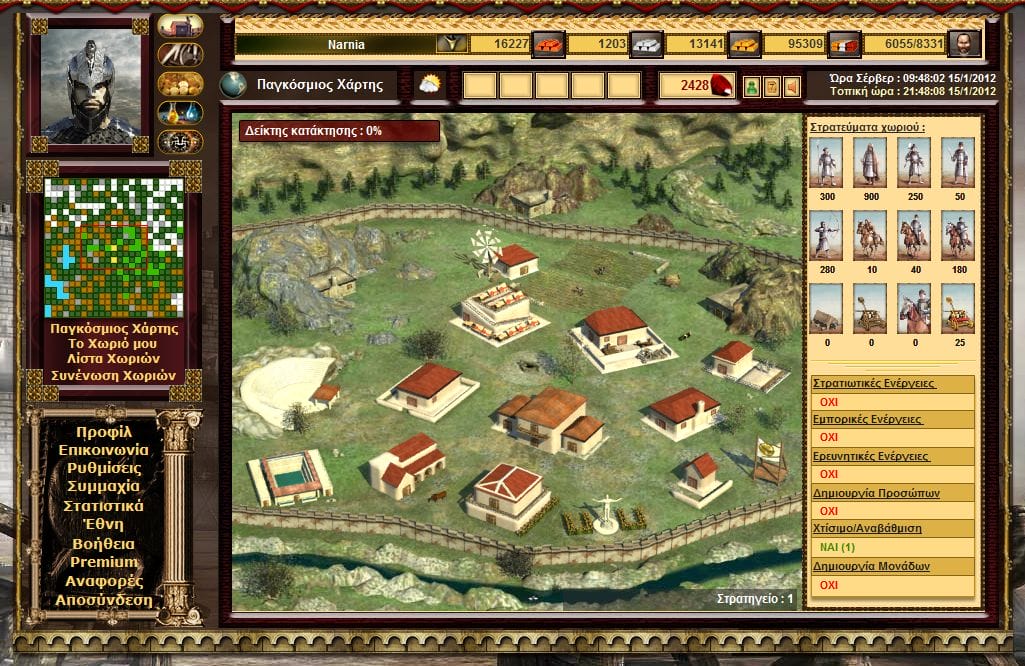This screenshot has height=666, width=1025.
Task: Show Στατιστικά page
Action: pos(103,506)
